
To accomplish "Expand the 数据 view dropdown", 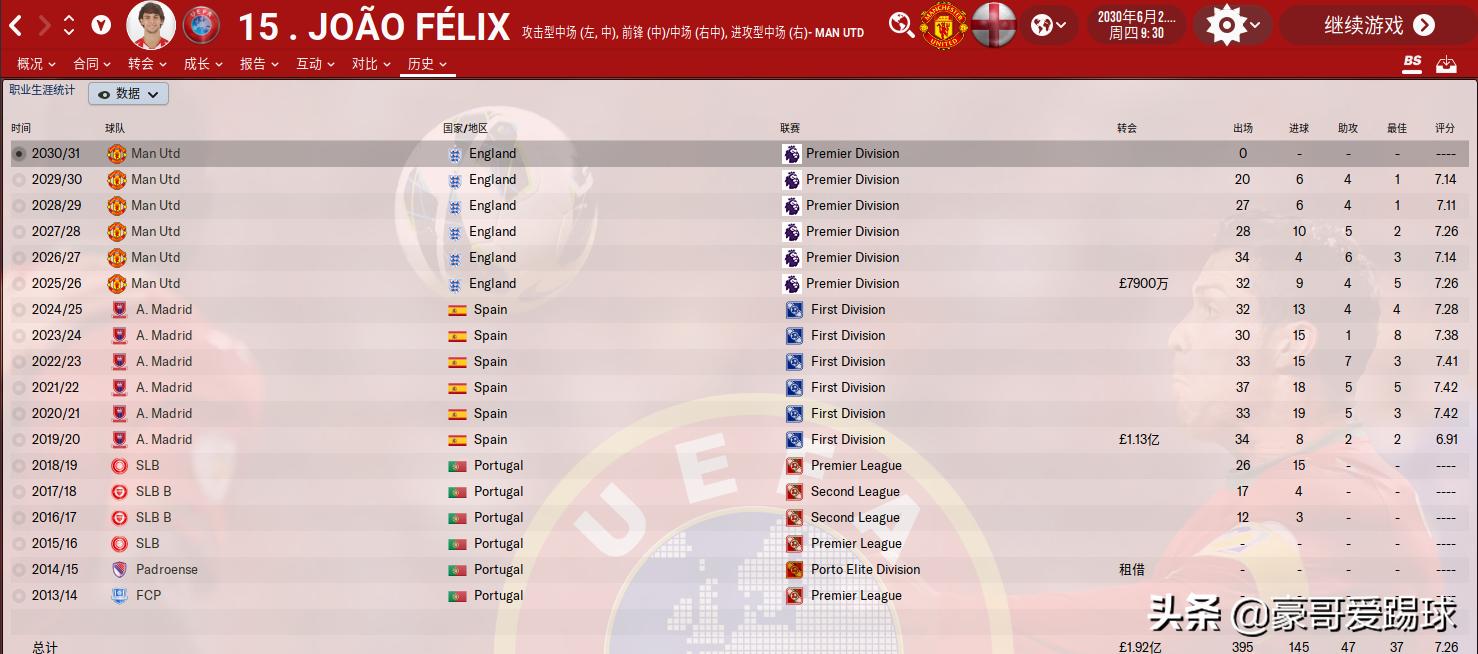I will coord(129,93).
